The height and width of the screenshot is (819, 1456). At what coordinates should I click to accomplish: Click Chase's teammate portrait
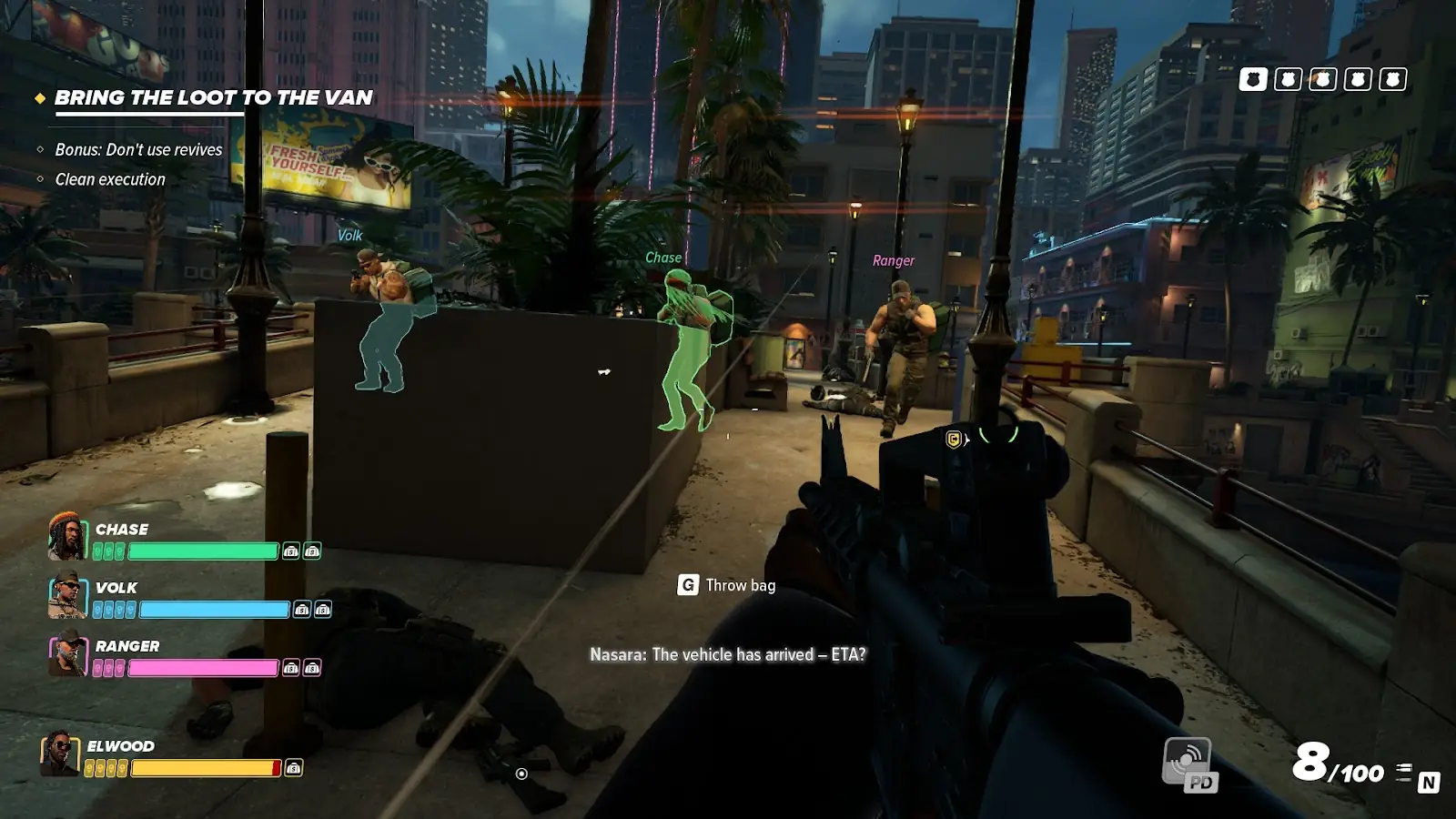[x=67, y=536]
